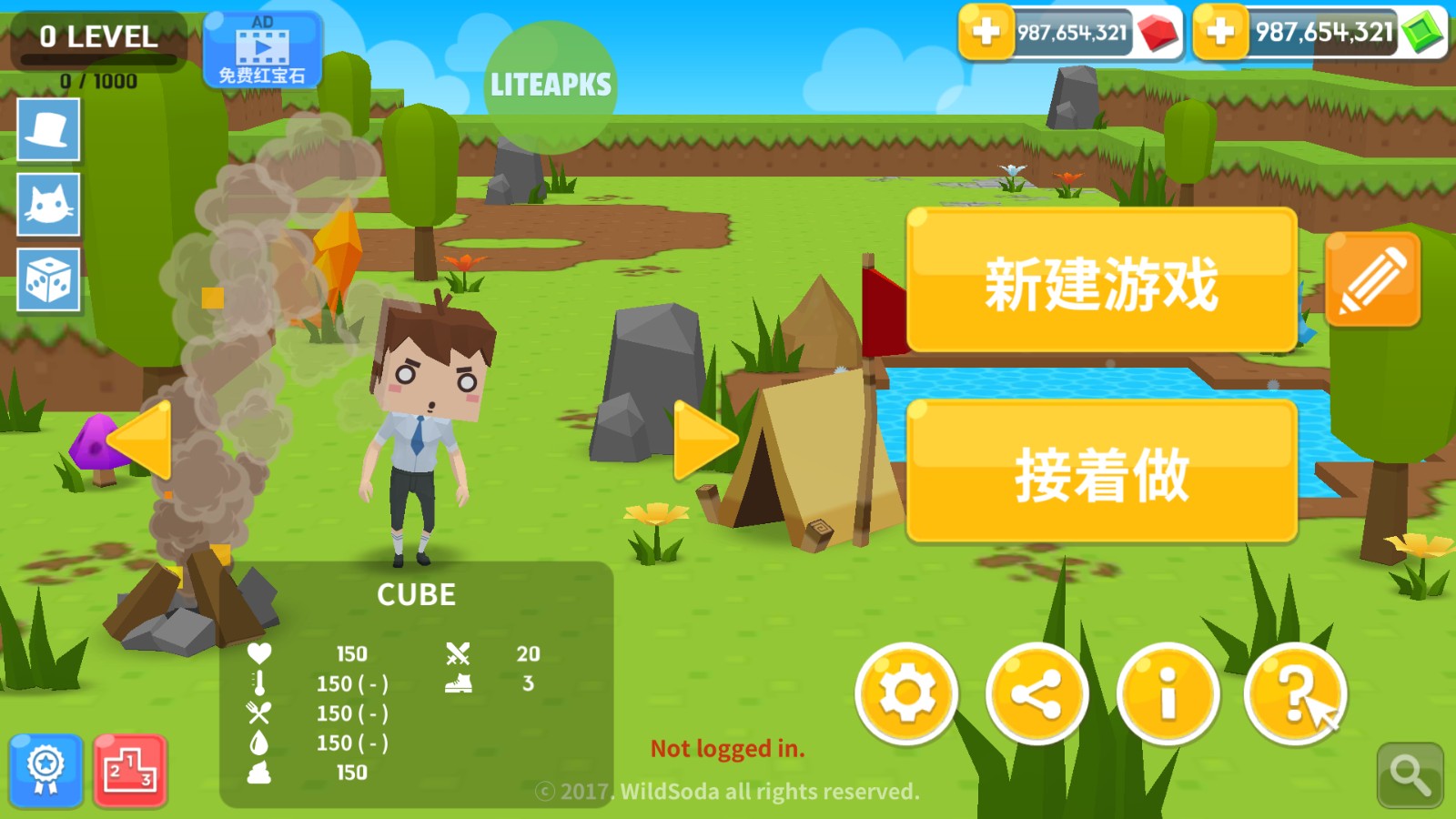Open the share menu
This screenshot has width=1456, height=819.
(x=1037, y=694)
